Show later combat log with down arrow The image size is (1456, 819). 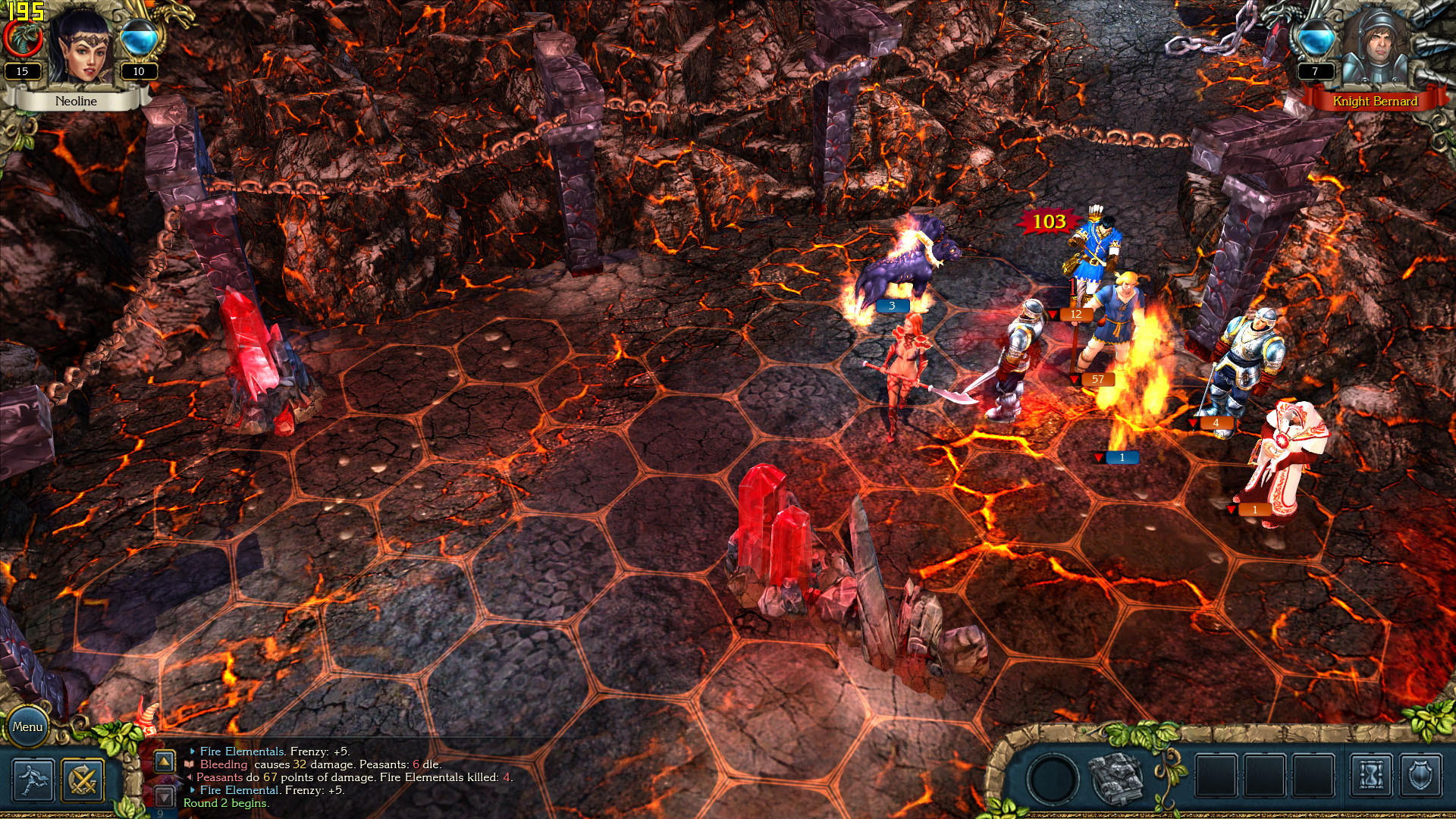click(165, 796)
